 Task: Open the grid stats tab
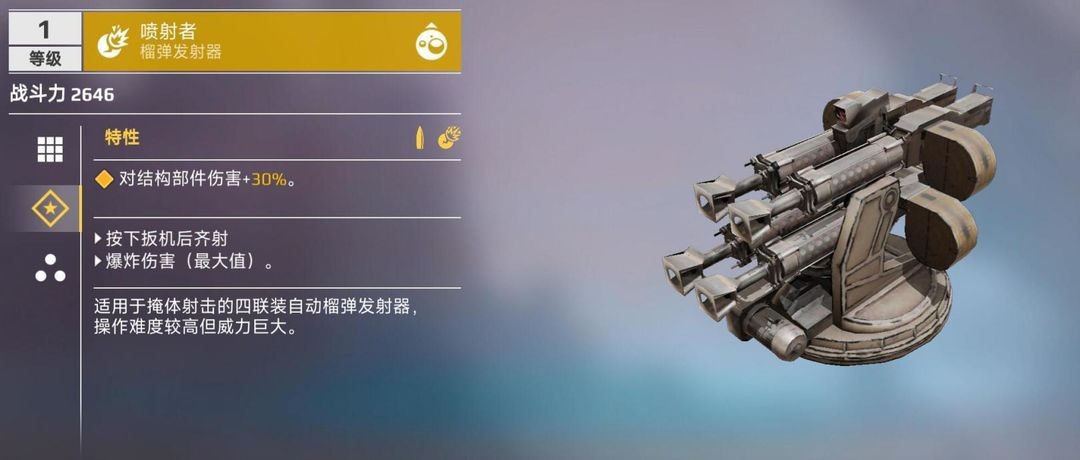[x=49, y=149]
